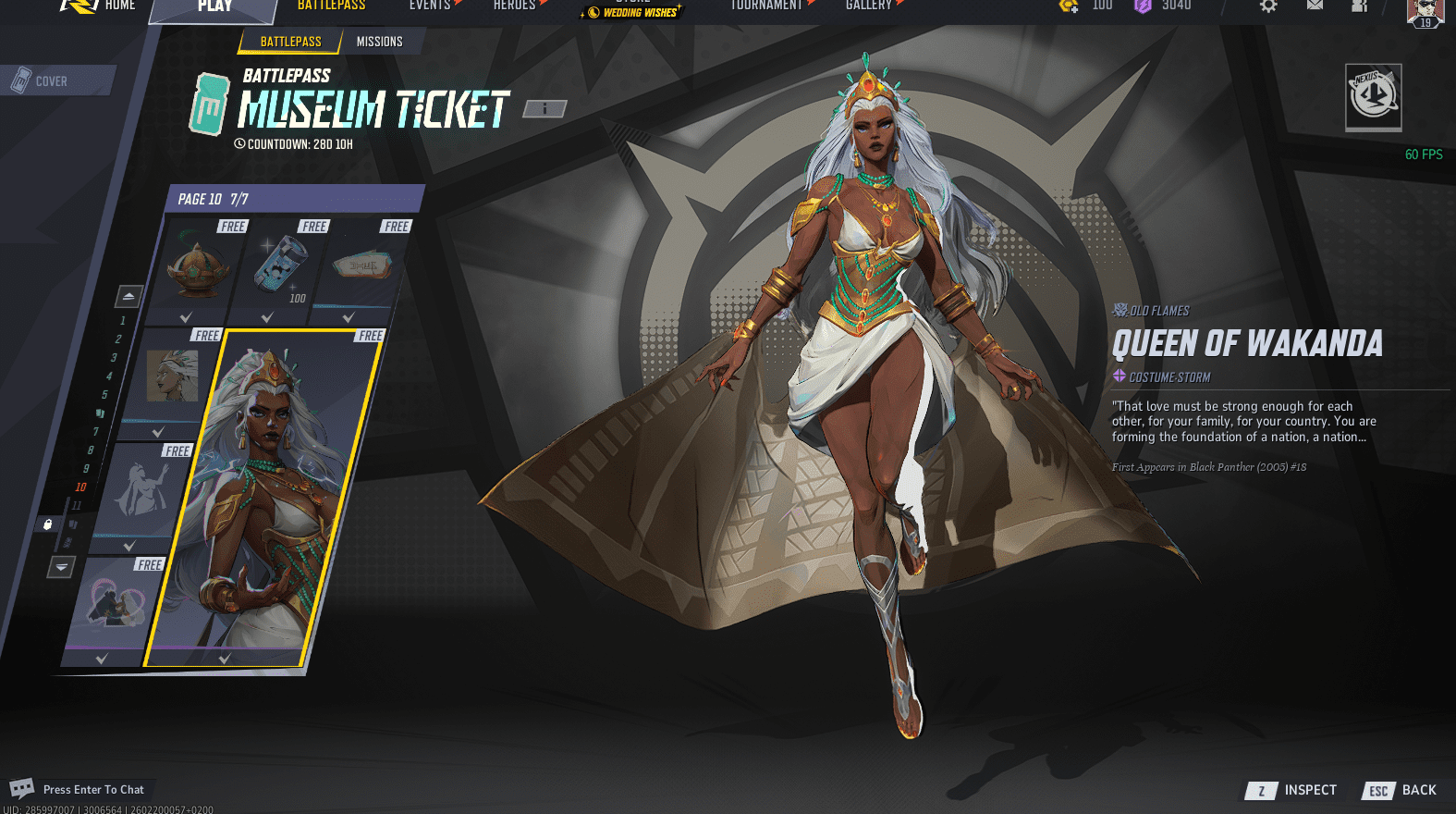Choose the Storm portrait spray reward

coord(172,377)
